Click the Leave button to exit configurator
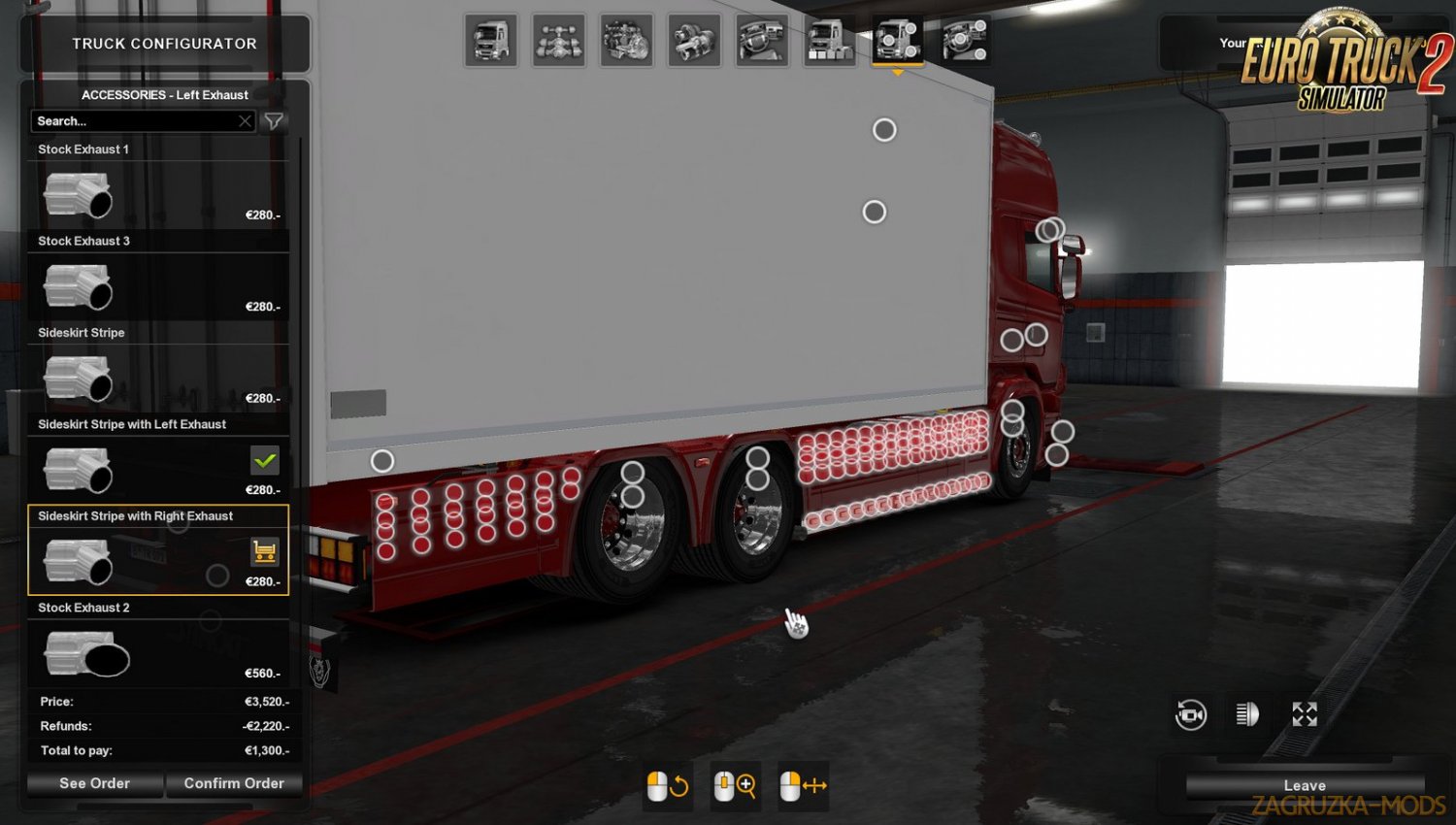Viewport: 1456px width, 825px height. pos(1305,785)
